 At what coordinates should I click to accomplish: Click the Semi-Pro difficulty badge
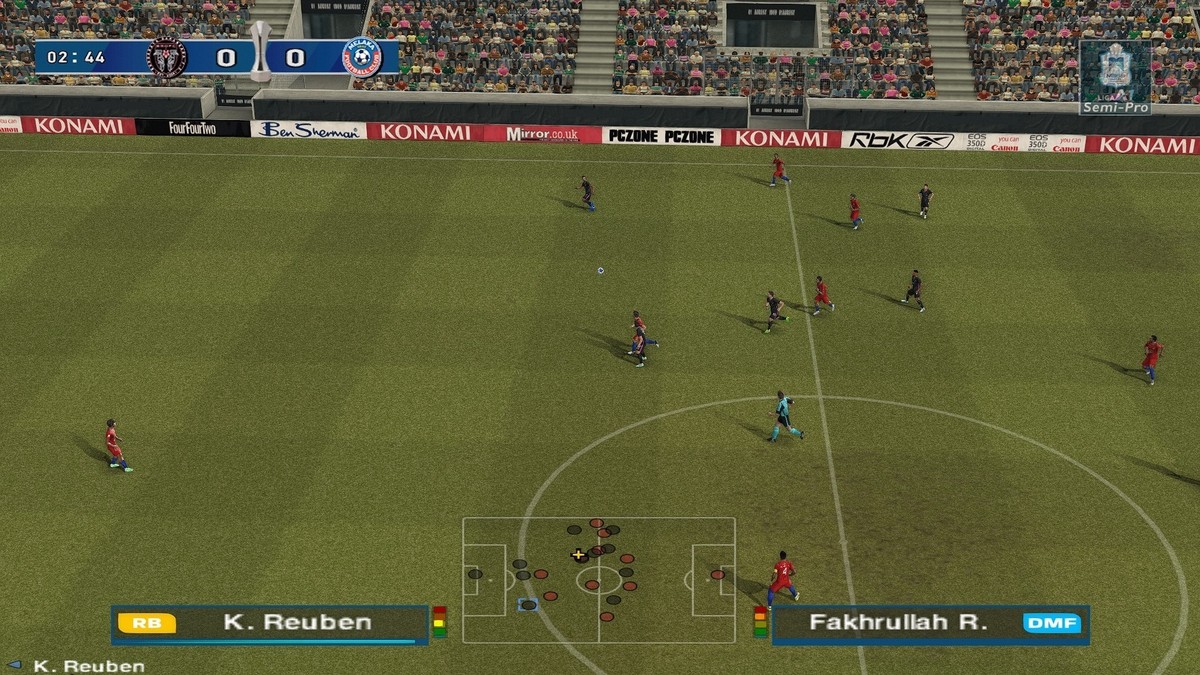pyautogui.click(x=1115, y=77)
